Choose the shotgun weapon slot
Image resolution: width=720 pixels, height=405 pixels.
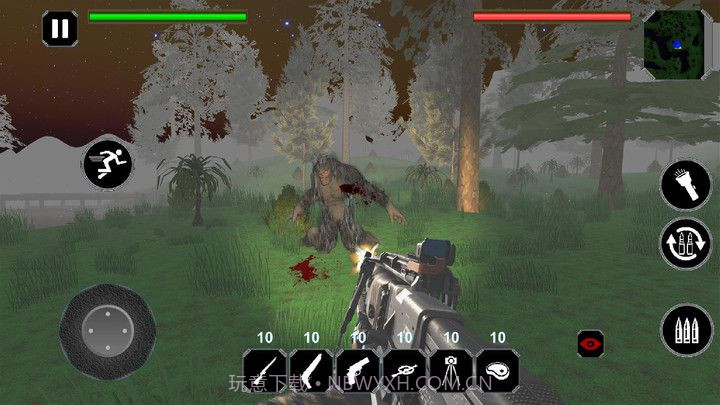pyautogui.click(x=311, y=369)
